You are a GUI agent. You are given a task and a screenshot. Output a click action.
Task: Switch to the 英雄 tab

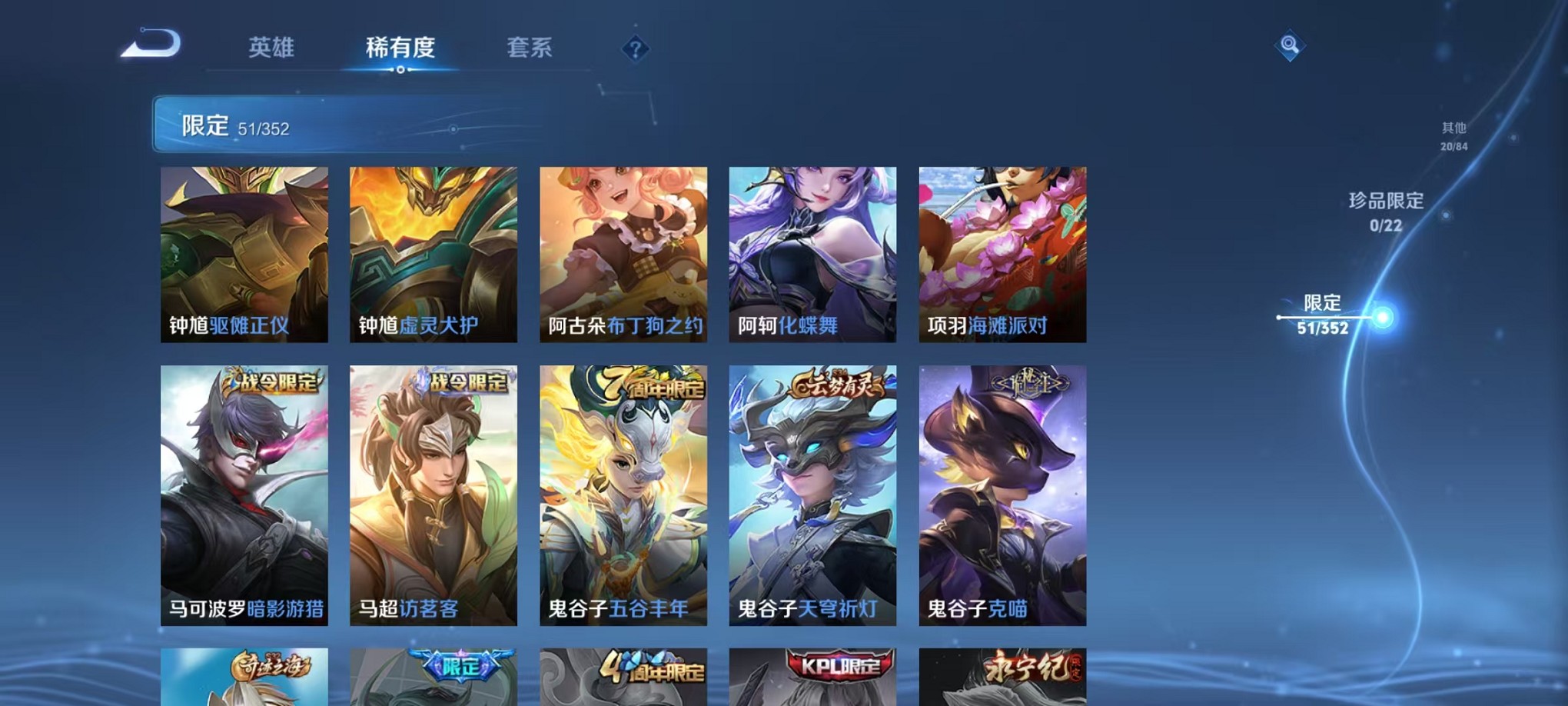coord(273,48)
